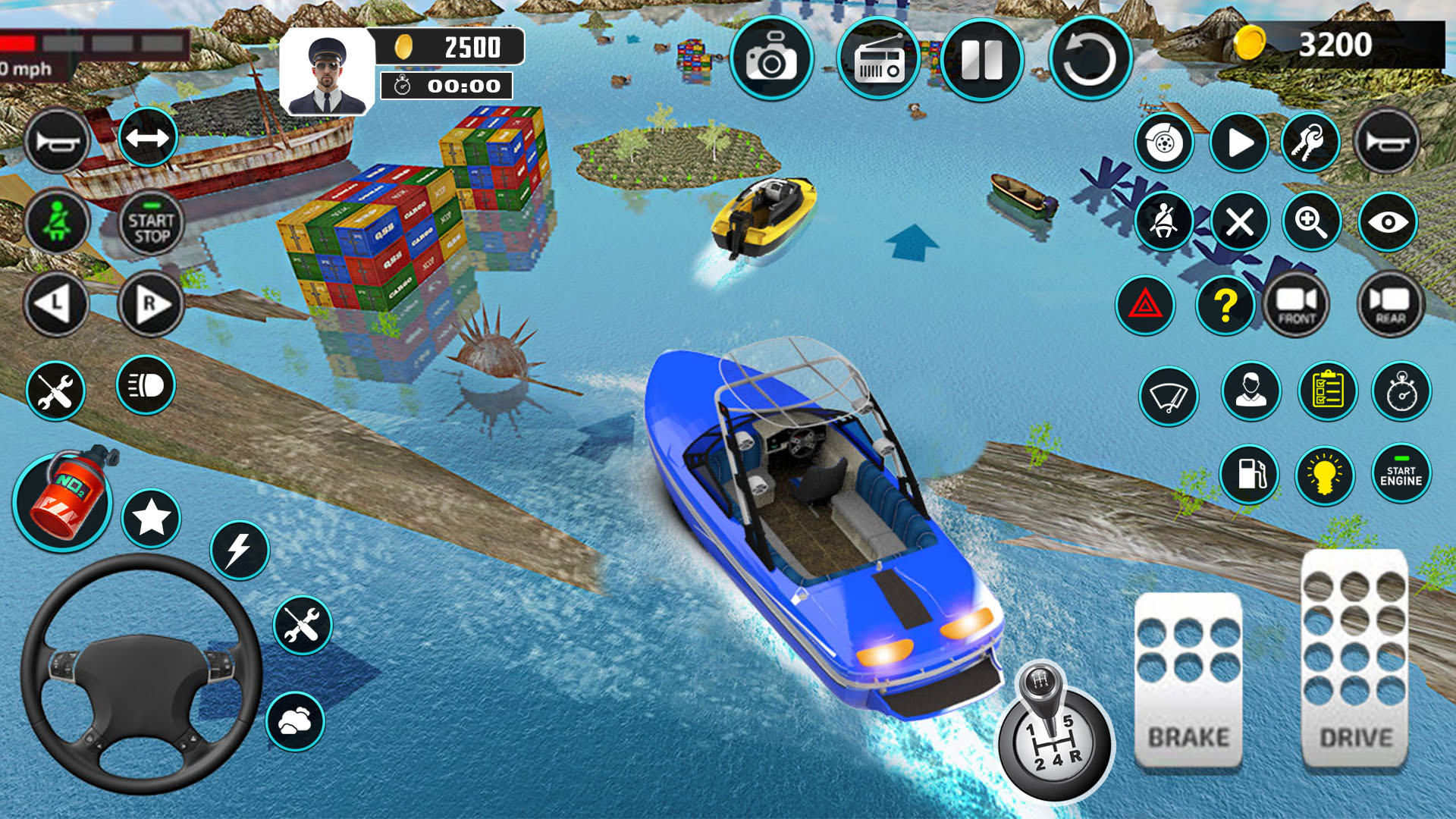This screenshot has height=819, width=1456.
Task: Select the keys icon
Action: (1312, 141)
